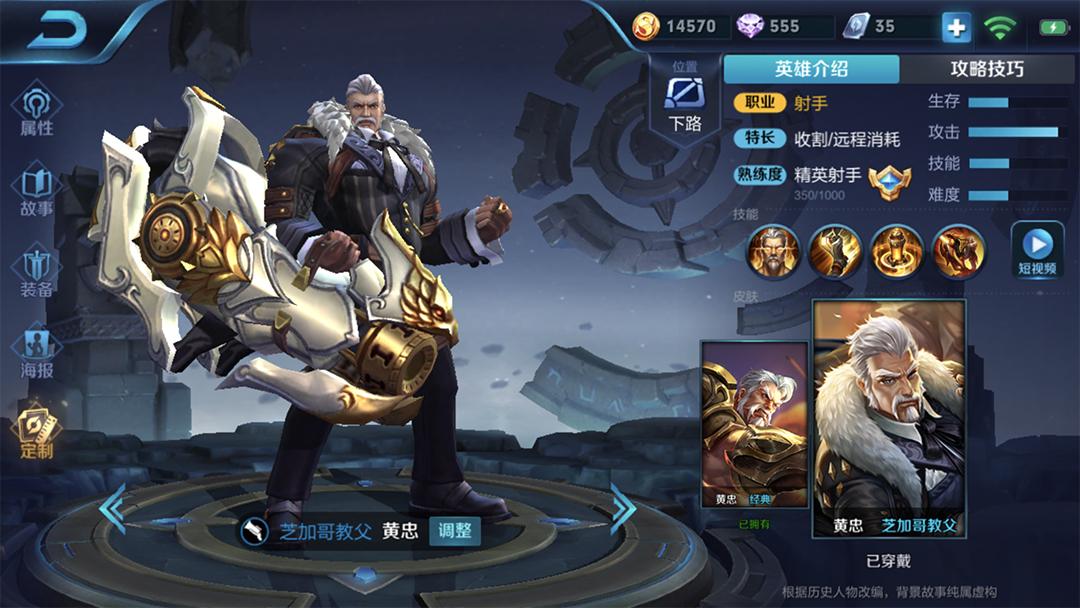The height and width of the screenshot is (608, 1080).
Task: Switch to the 英雄介绍 tab
Action: (x=811, y=69)
